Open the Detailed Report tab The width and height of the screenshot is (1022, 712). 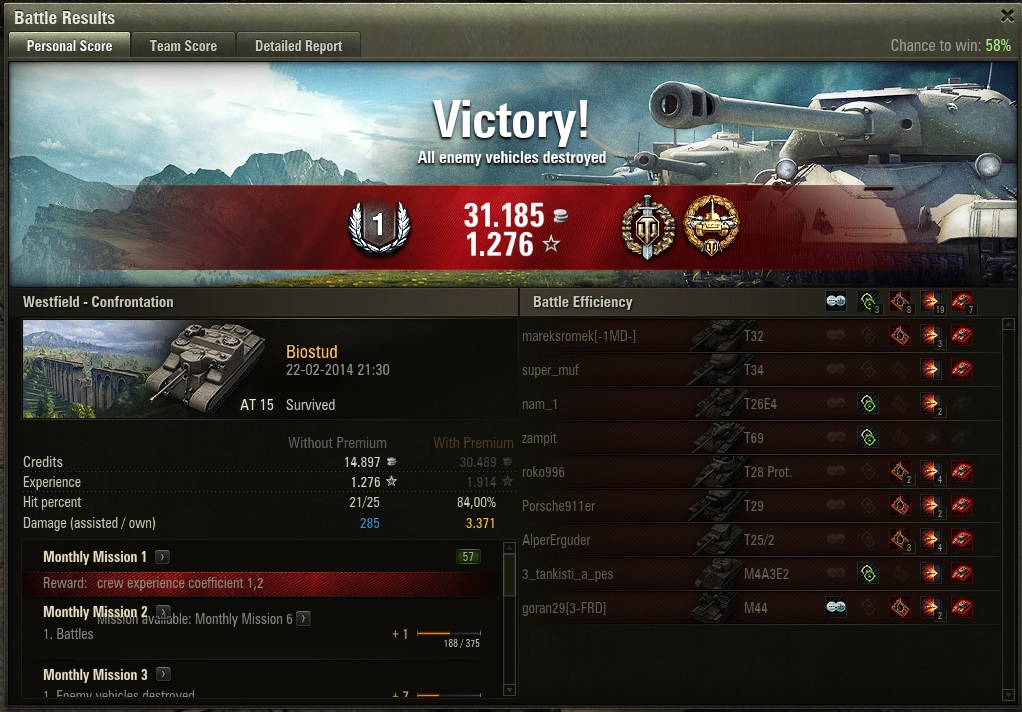(x=298, y=46)
